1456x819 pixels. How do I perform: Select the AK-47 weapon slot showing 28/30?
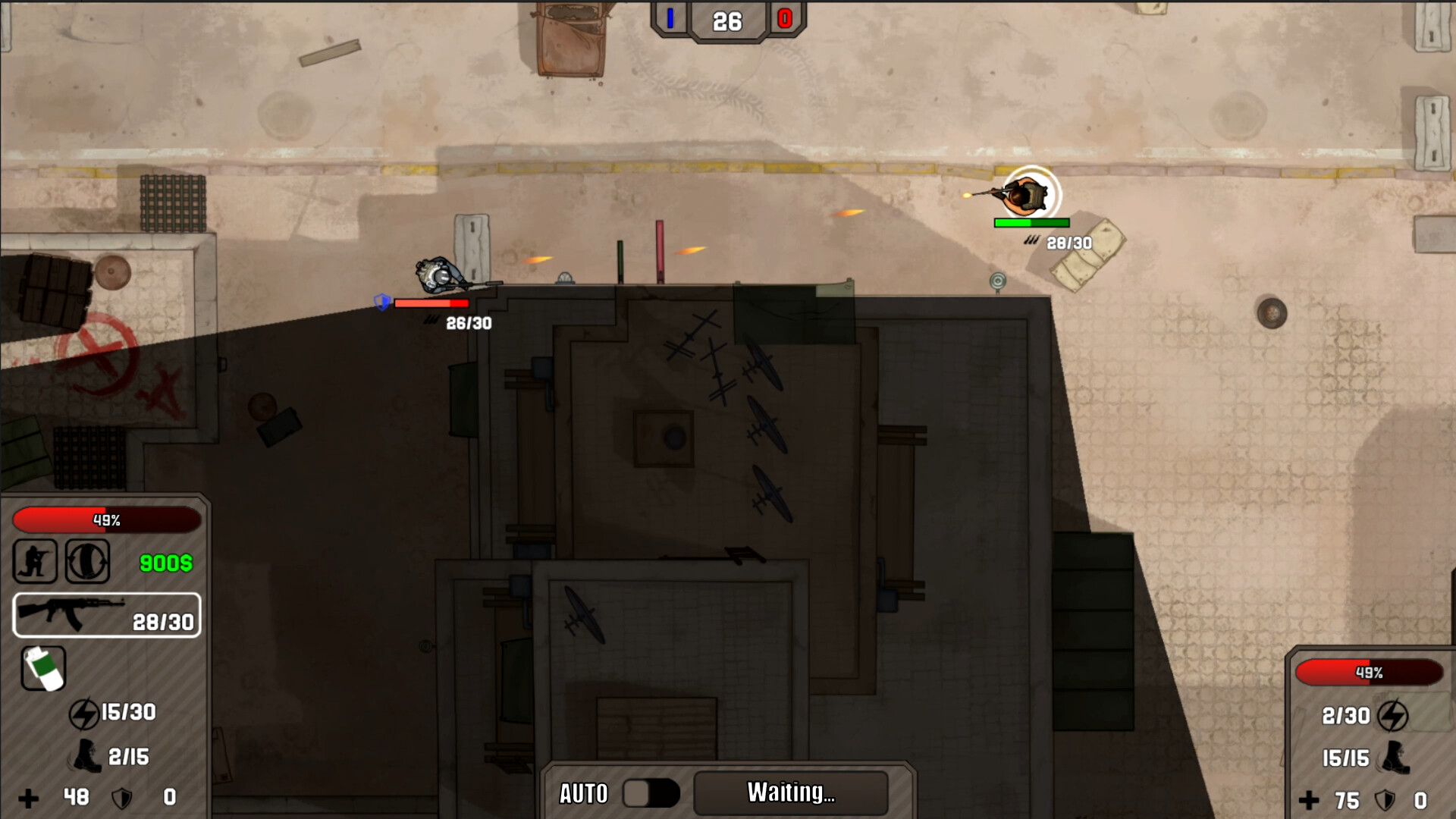pyautogui.click(x=106, y=616)
